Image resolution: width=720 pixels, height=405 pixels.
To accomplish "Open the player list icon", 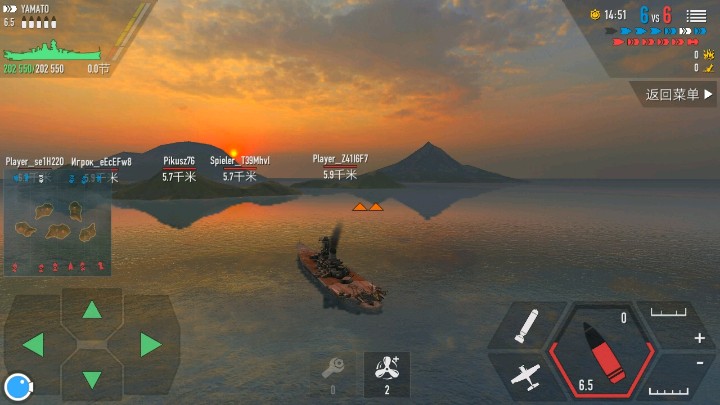I will click(x=696, y=16).
